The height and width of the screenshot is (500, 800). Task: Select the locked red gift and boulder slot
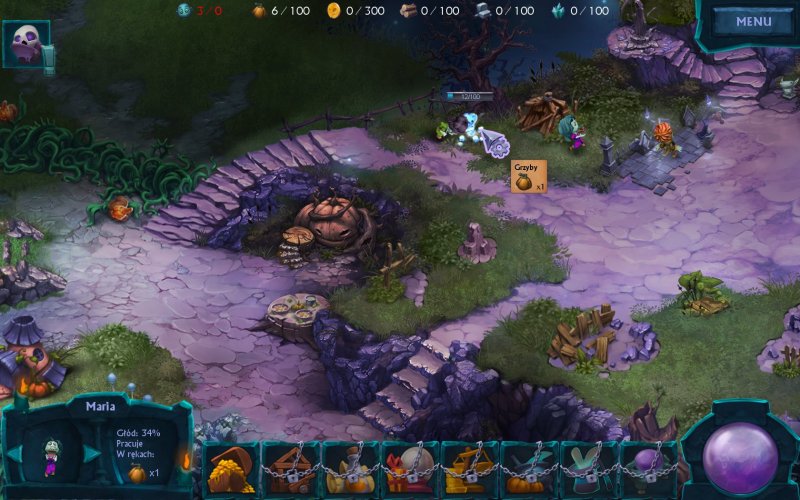(x=410, y=470)
